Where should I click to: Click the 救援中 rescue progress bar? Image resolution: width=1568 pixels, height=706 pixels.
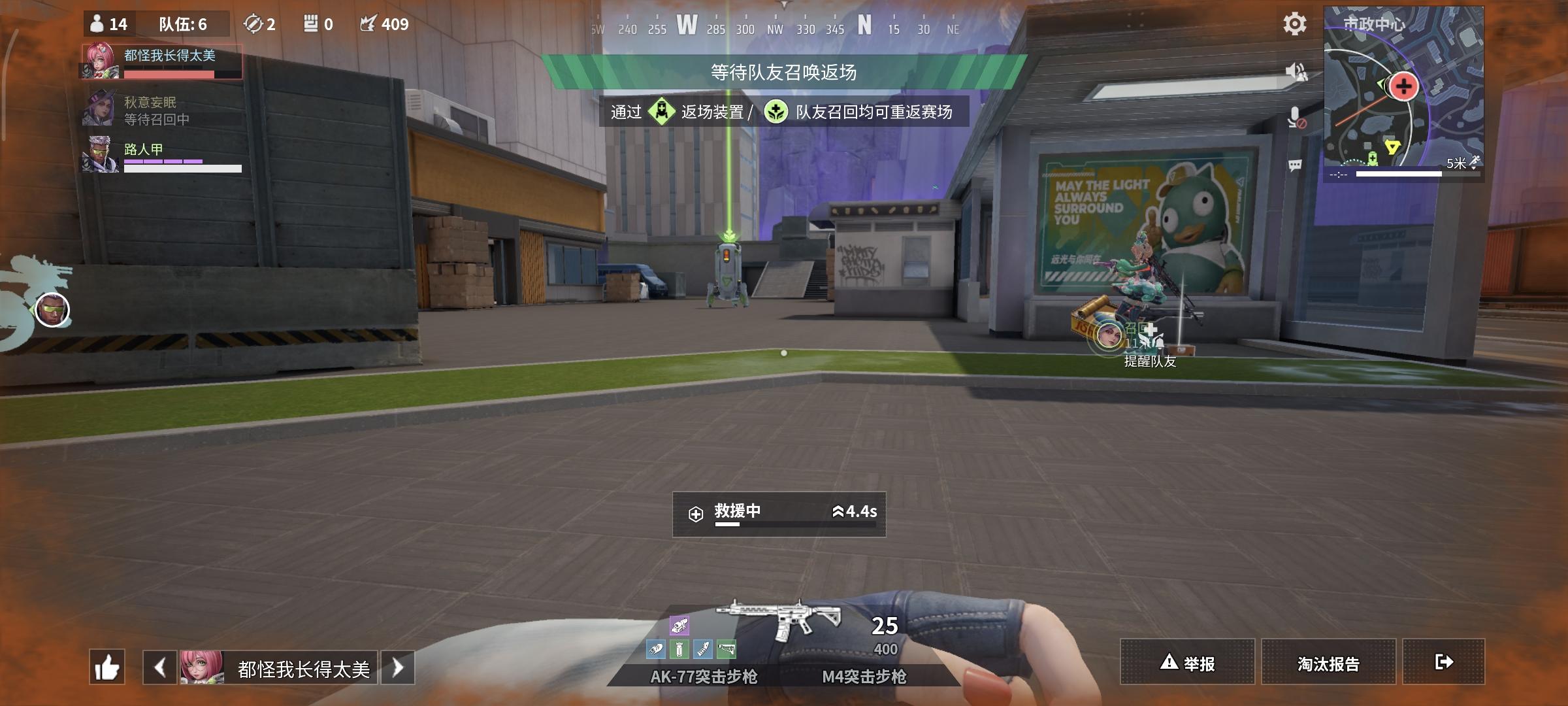[779, 513]
